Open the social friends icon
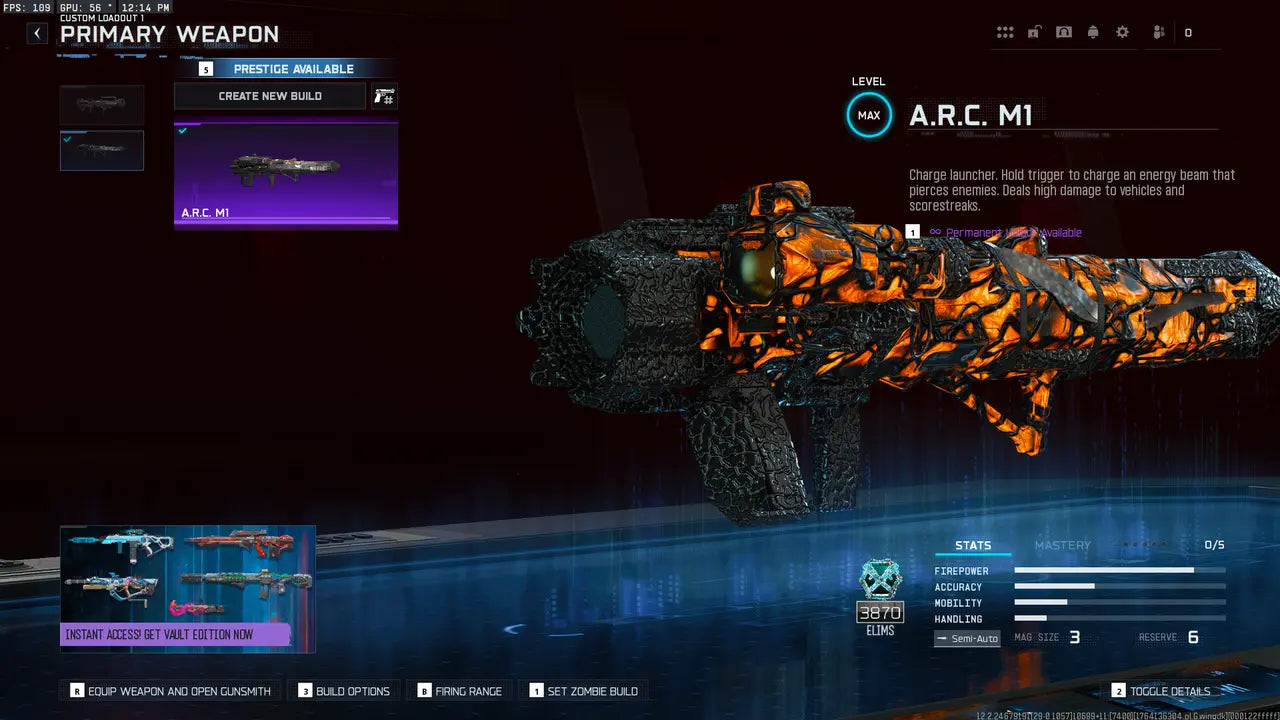The width and height of the screenshot is (1280, 720). [x=1158, y=32]
